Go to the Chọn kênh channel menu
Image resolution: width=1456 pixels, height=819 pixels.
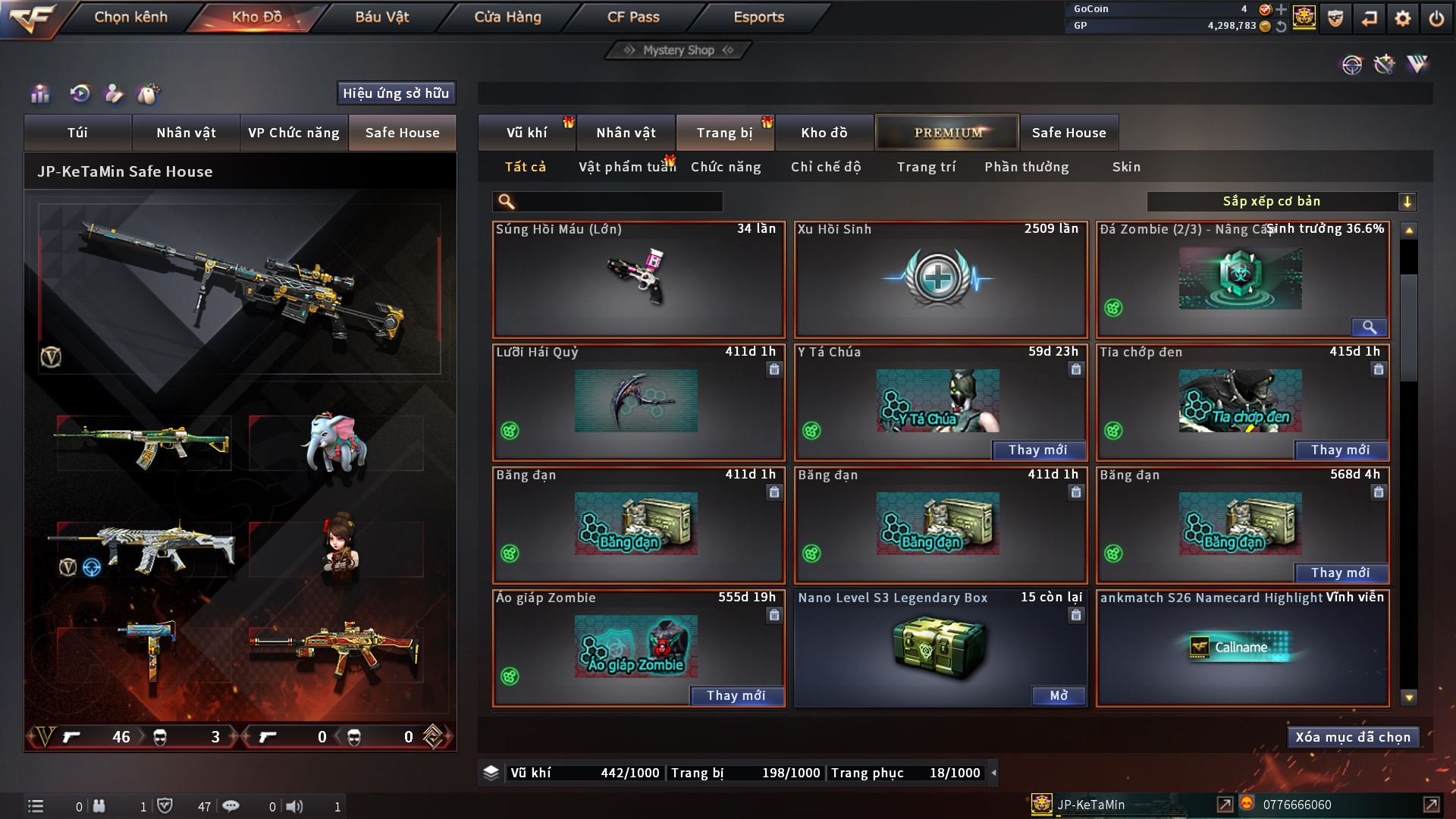tap(130, 17)
